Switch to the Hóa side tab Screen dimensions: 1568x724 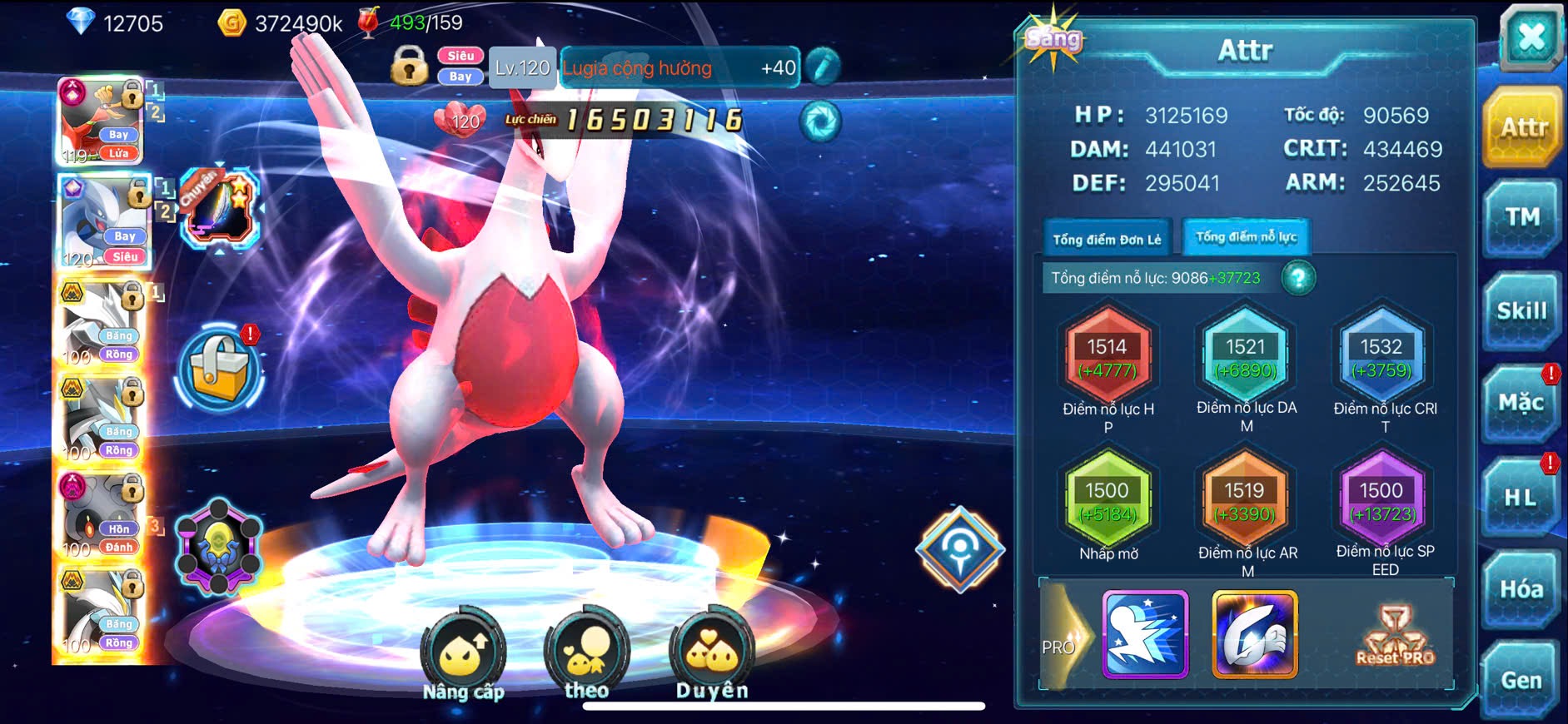[x=1521, y=589]
